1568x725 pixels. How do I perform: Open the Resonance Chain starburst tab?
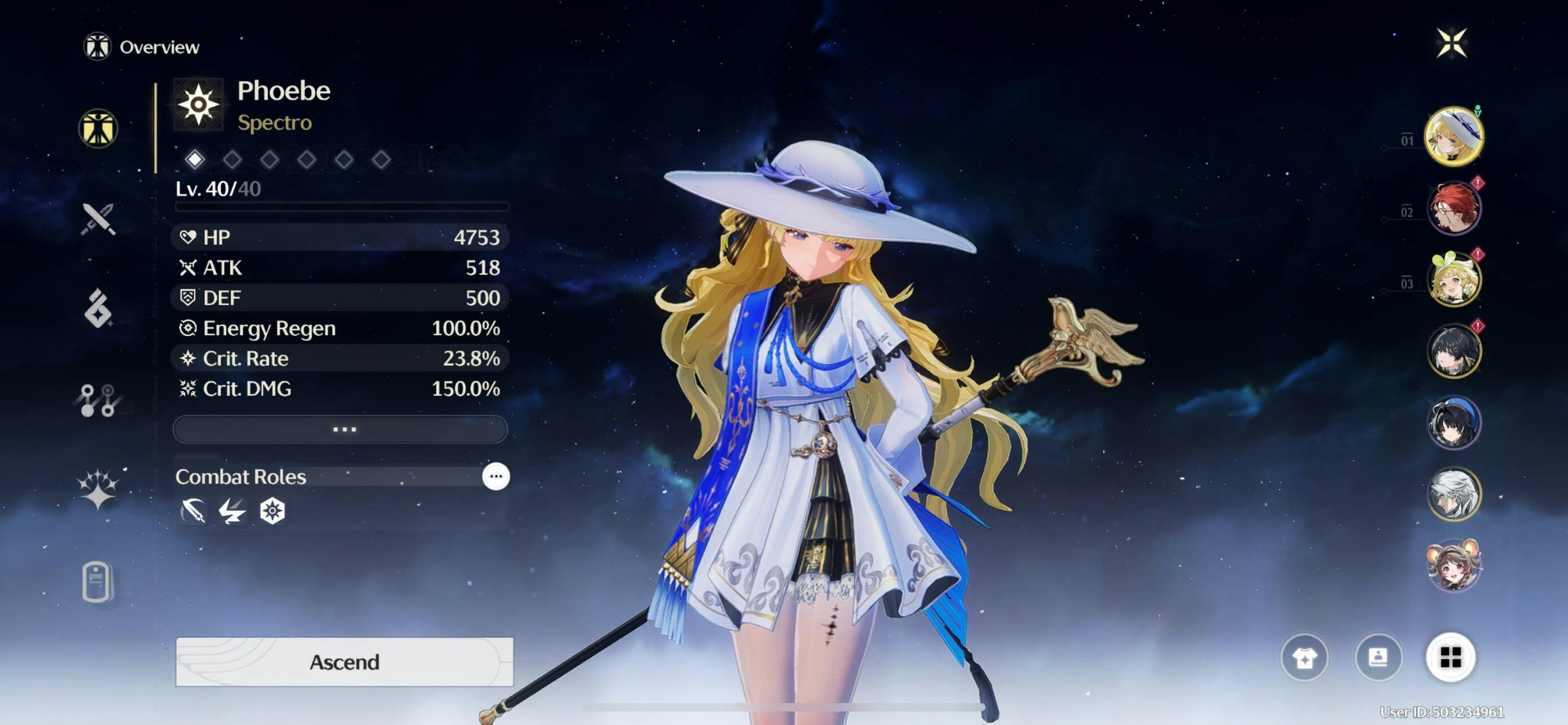tap(98, 490)
